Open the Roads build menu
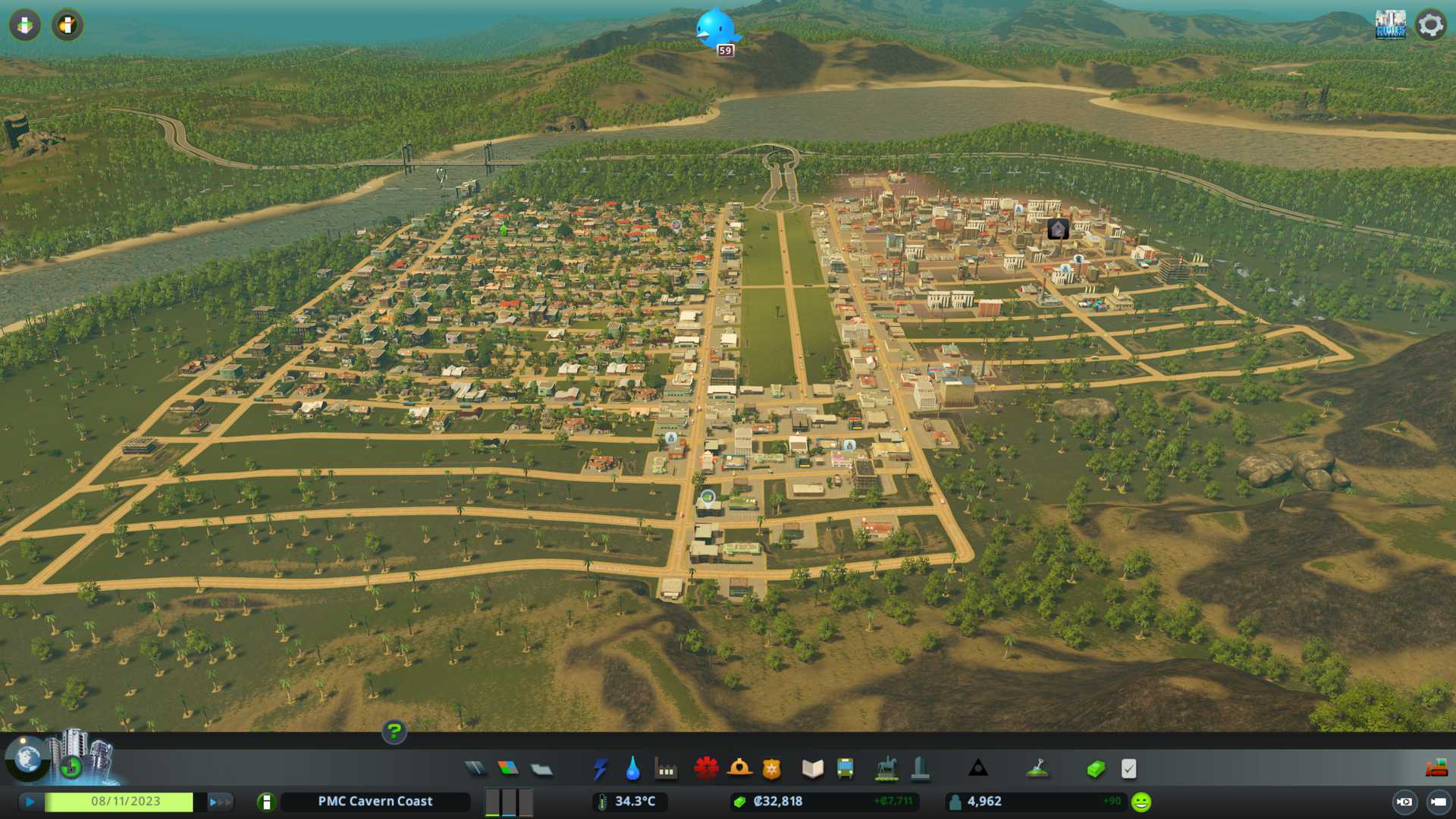Screen dimensions: 1456x819 coord(475,769)
